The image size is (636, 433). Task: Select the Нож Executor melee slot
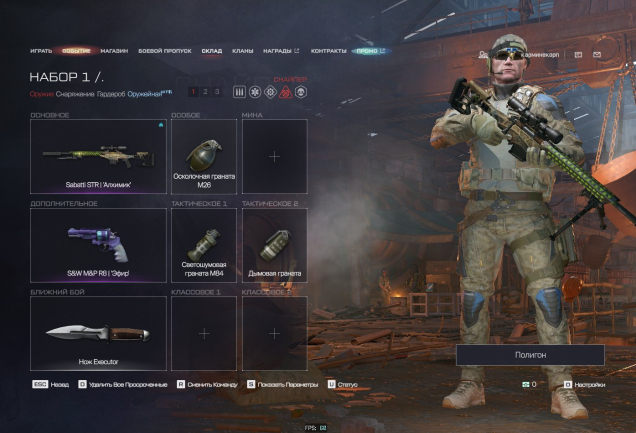click(98, 333)
